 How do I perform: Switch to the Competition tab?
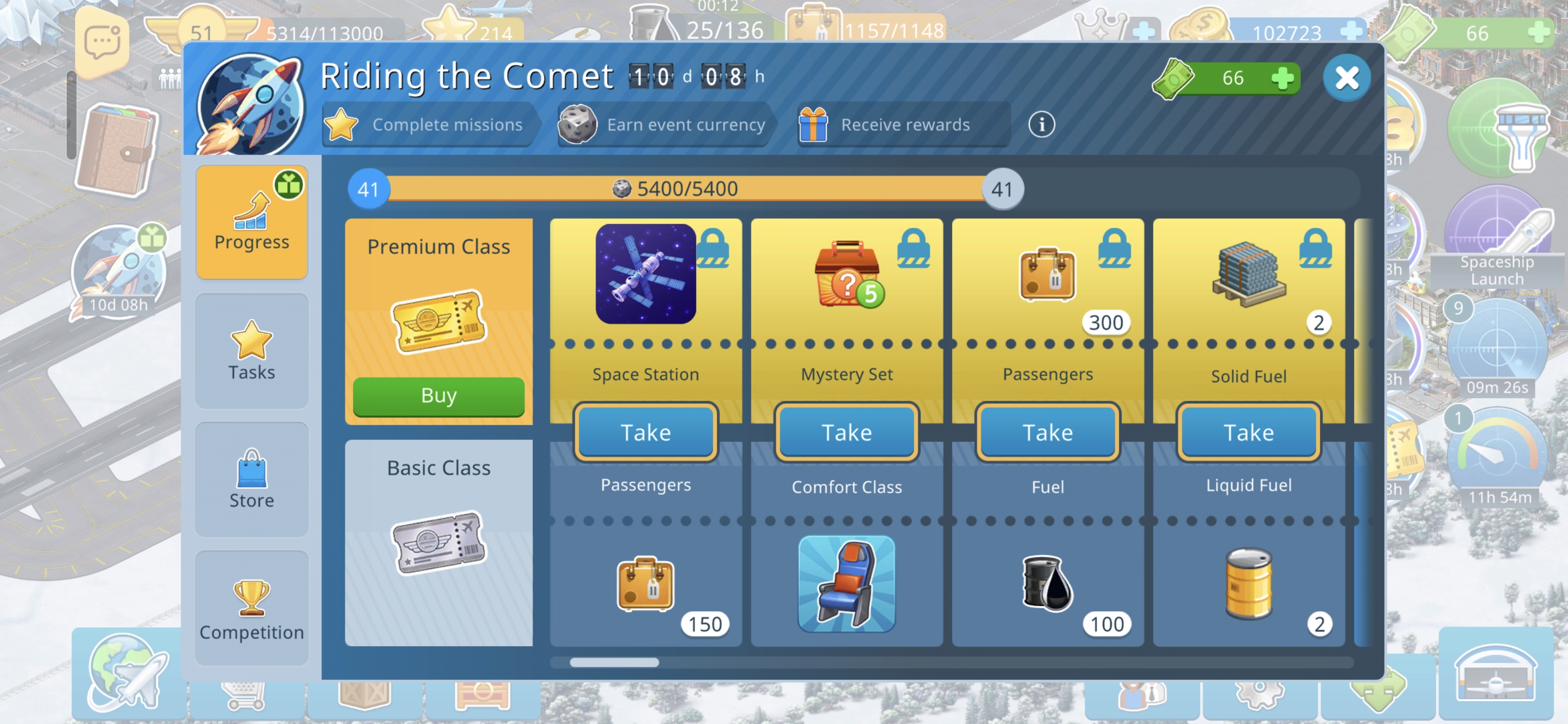[251, 608]
